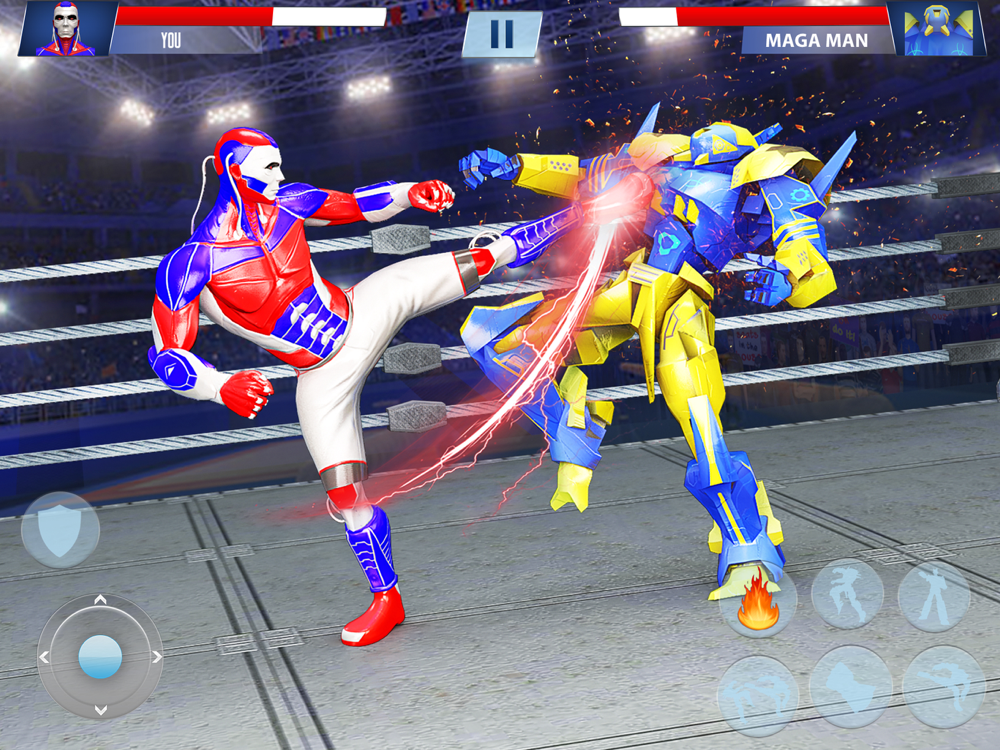Screen dimensions: 1000x750
Task: Trigger the standing robot stance button
Action: pyautogui.click(x=933, y=596)
